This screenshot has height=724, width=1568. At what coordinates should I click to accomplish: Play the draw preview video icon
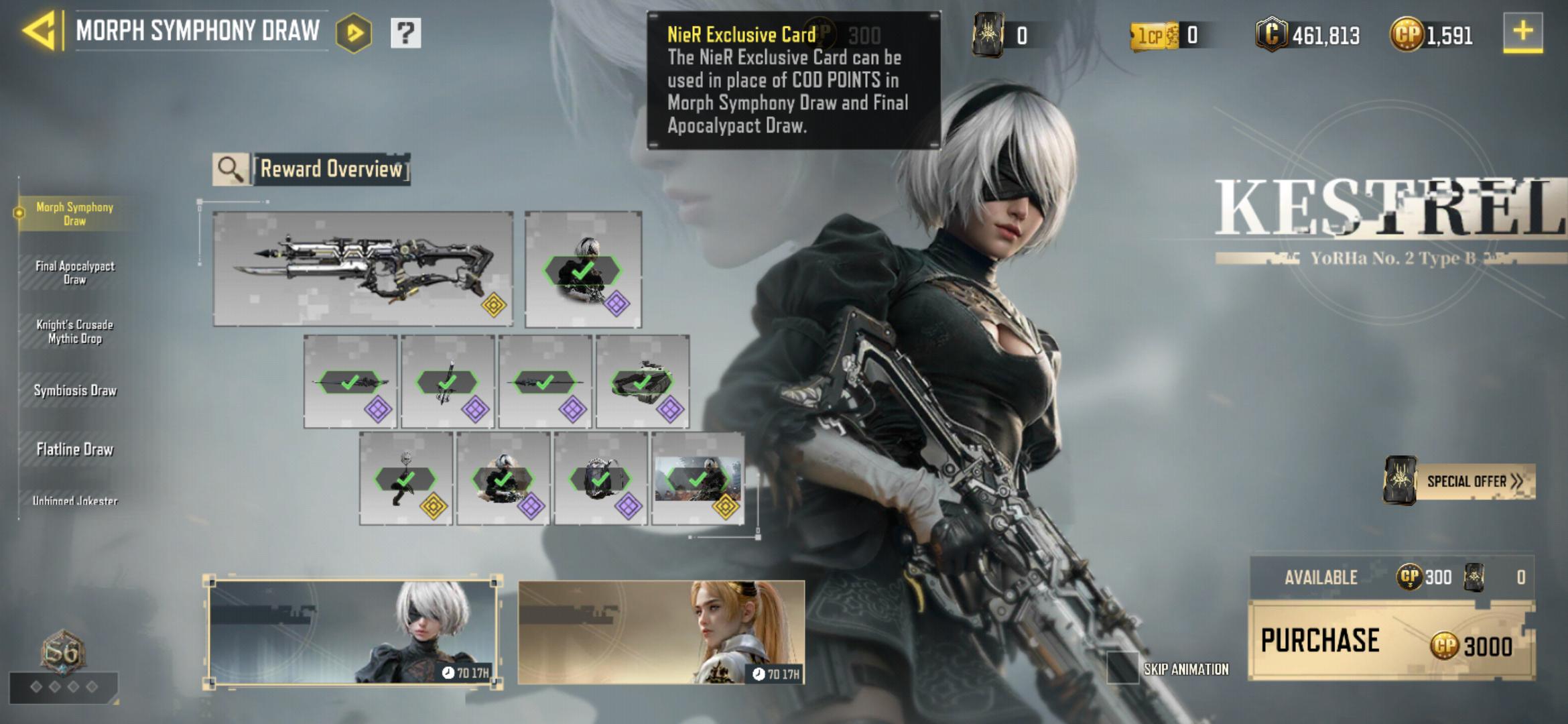click(354, 32)
